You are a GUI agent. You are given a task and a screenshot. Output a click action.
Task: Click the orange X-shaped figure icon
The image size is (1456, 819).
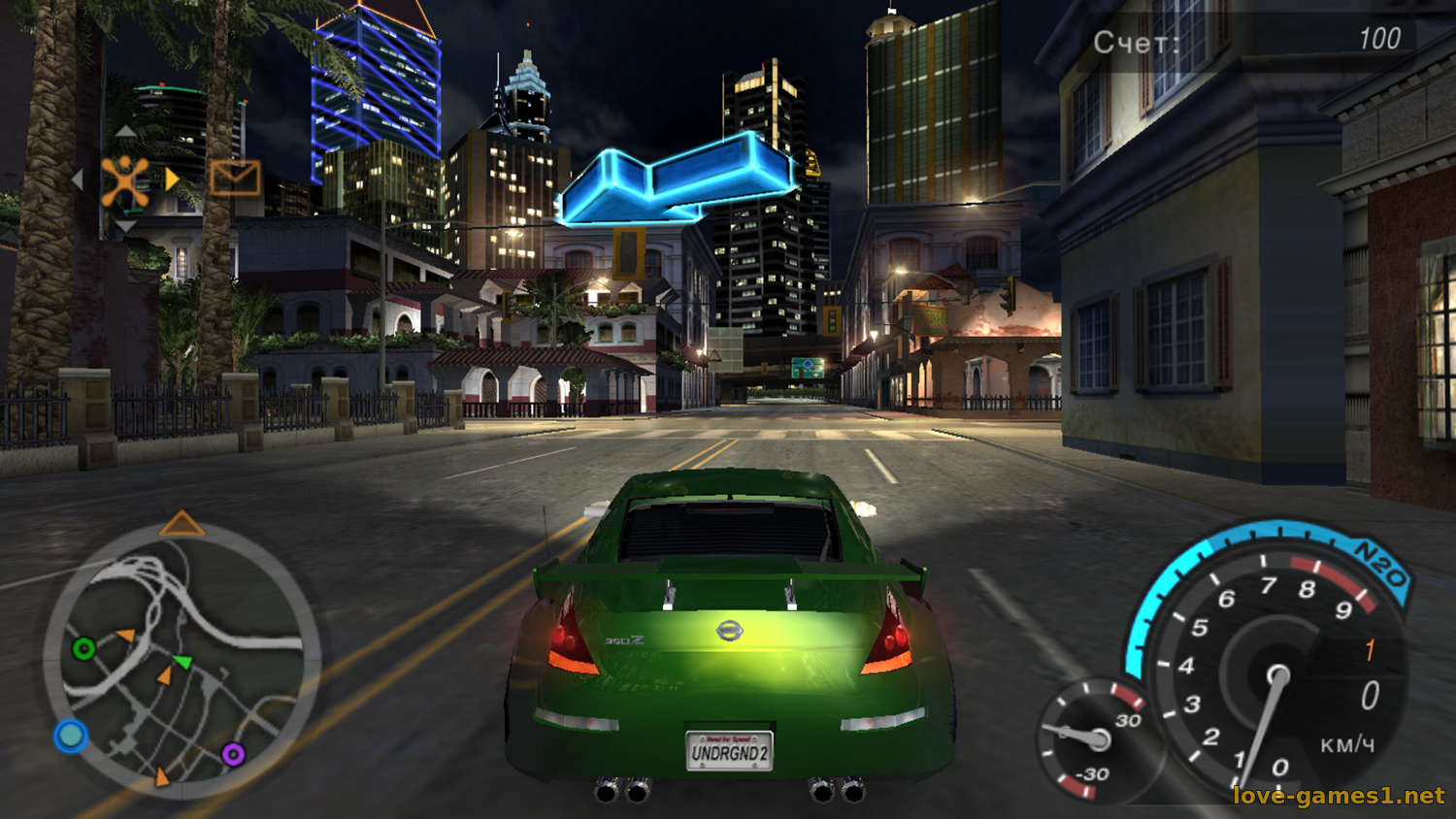coord(125,180)
